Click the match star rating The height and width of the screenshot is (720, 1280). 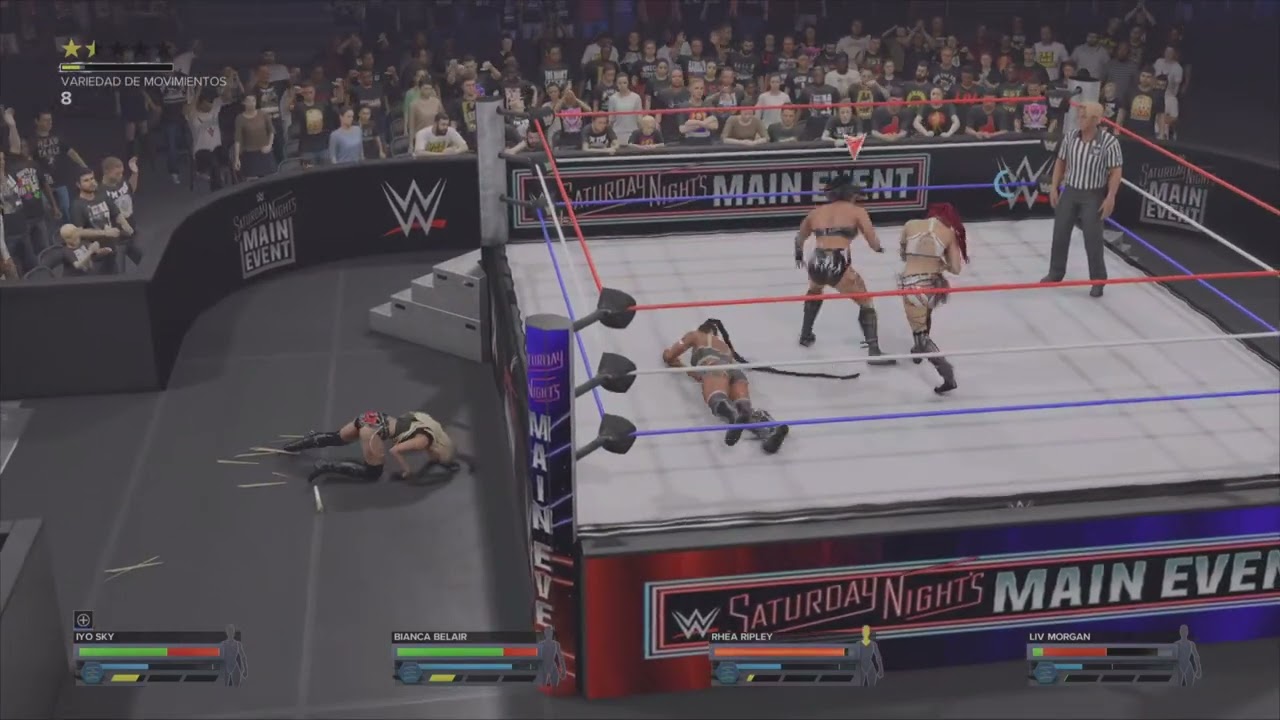[115, 49]
